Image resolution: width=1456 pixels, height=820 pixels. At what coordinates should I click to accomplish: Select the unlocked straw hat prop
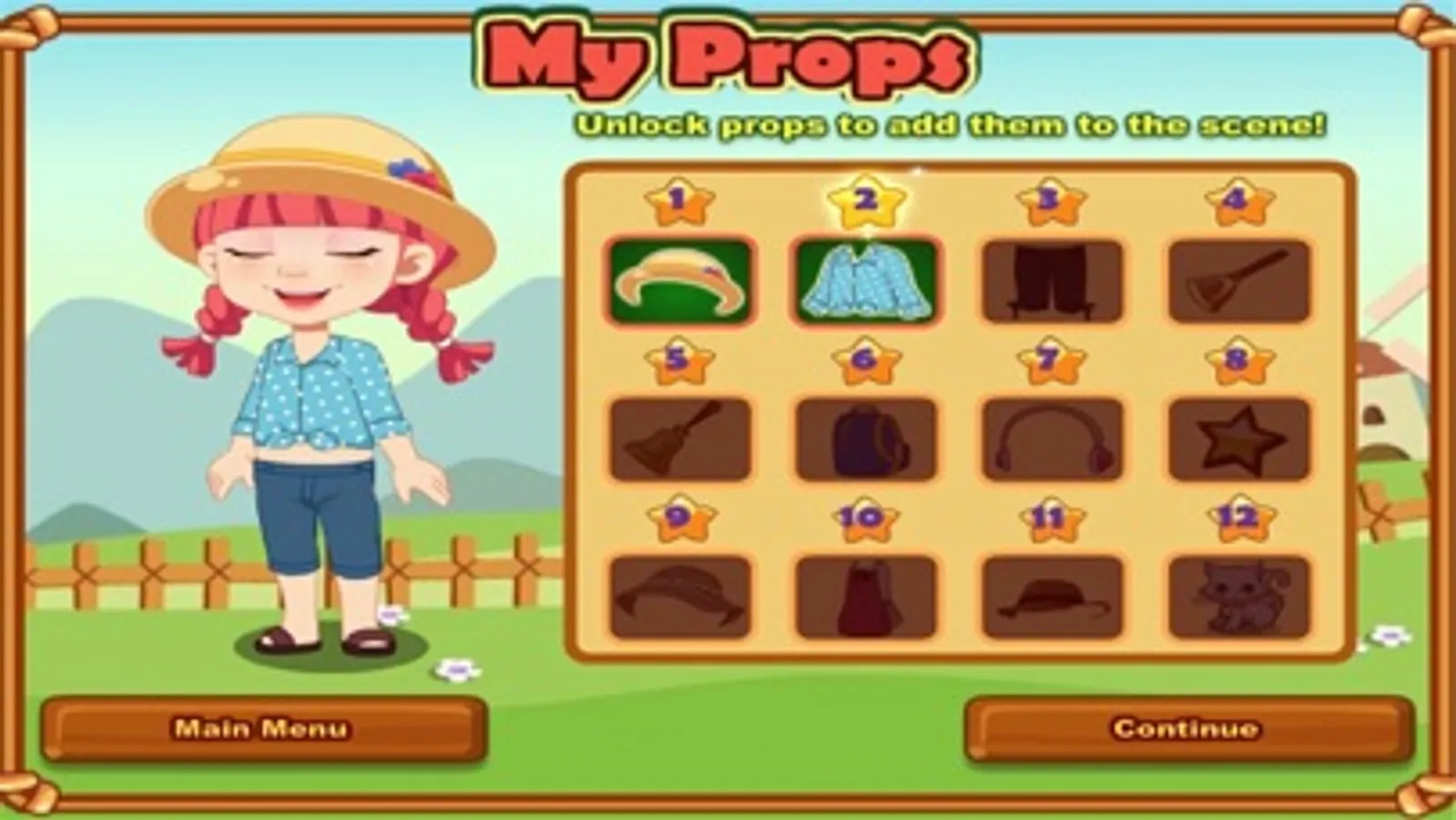677,279
